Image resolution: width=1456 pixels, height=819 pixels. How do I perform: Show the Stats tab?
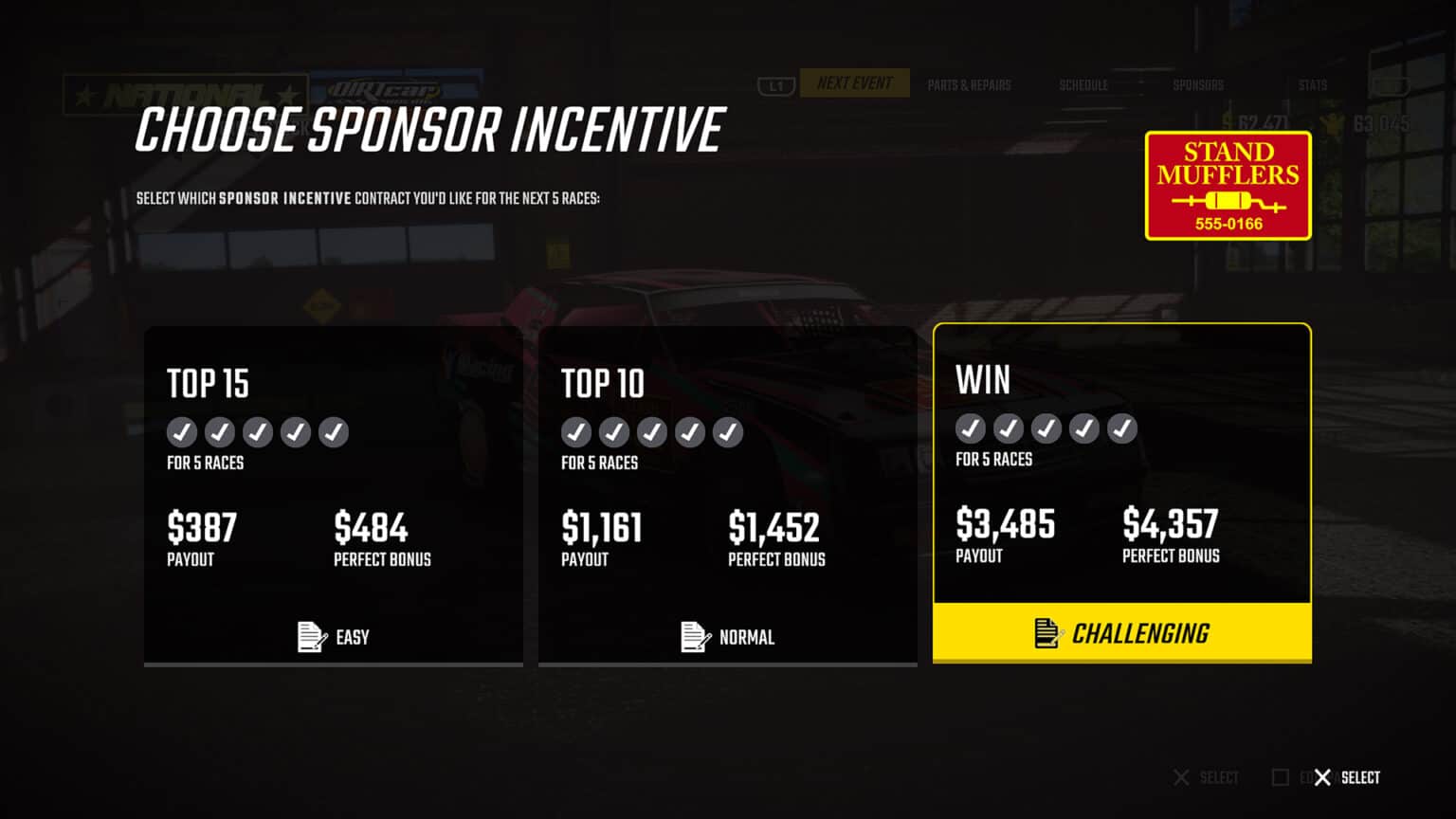[1312, 85]
